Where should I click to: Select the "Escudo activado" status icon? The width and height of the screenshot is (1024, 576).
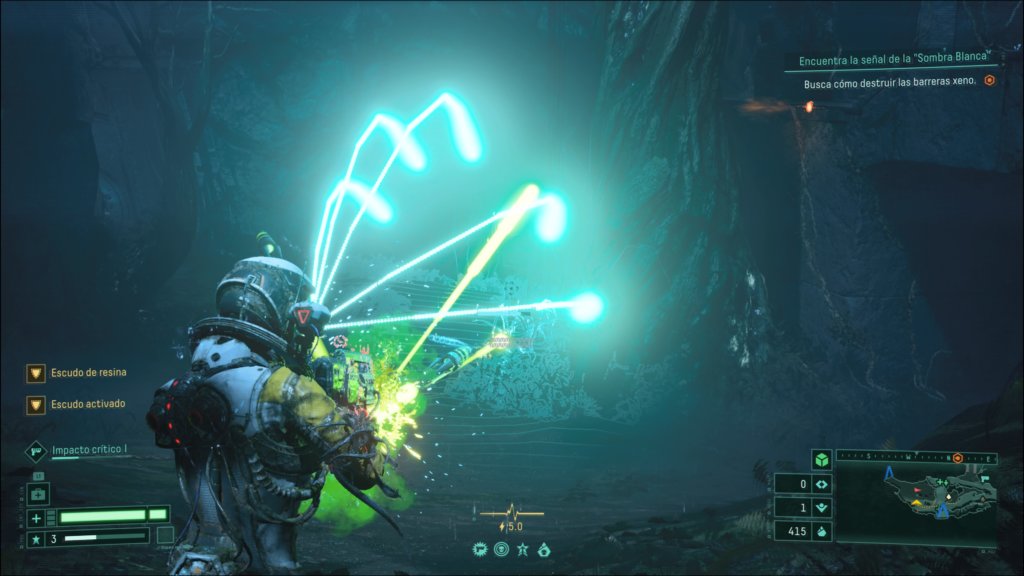(36, 405)
